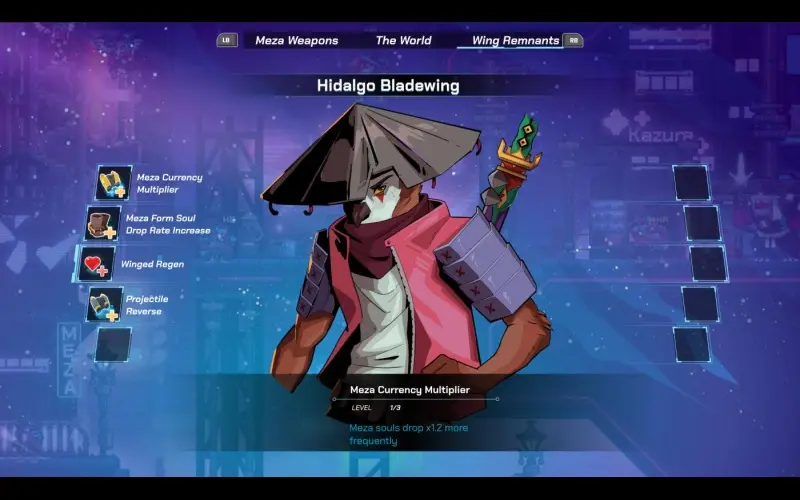Image resolution: width=800 pixels, height=500 pixels.
Task: Select Meza Form Soul Drop Rate Increase
Action: pyautogui.click(x=104, y=224)
